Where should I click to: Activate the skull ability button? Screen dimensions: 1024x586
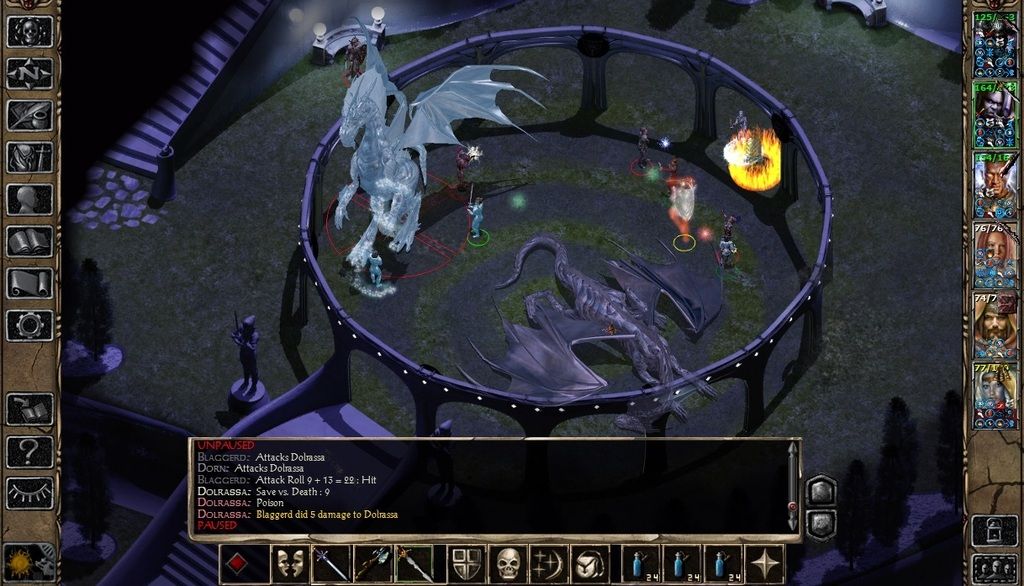pos(509,564)
